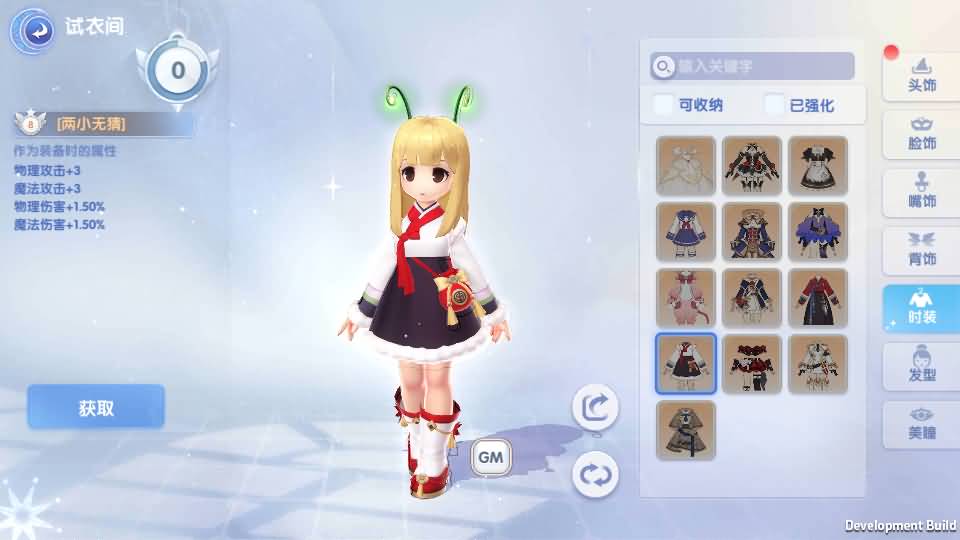The height and width of the screenshot is (540, 960).
Task: Pick the pink cat costume outfit
Action: (686, 298)
